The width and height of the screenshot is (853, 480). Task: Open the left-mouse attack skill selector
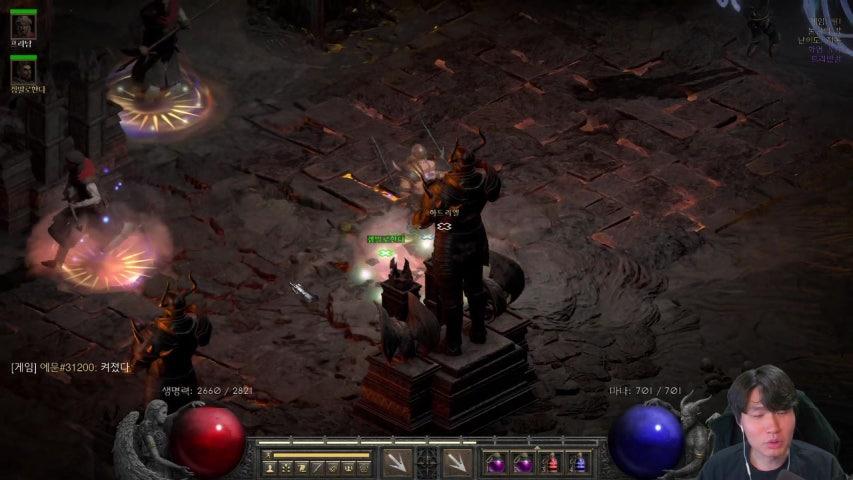(x=397, y=462)
